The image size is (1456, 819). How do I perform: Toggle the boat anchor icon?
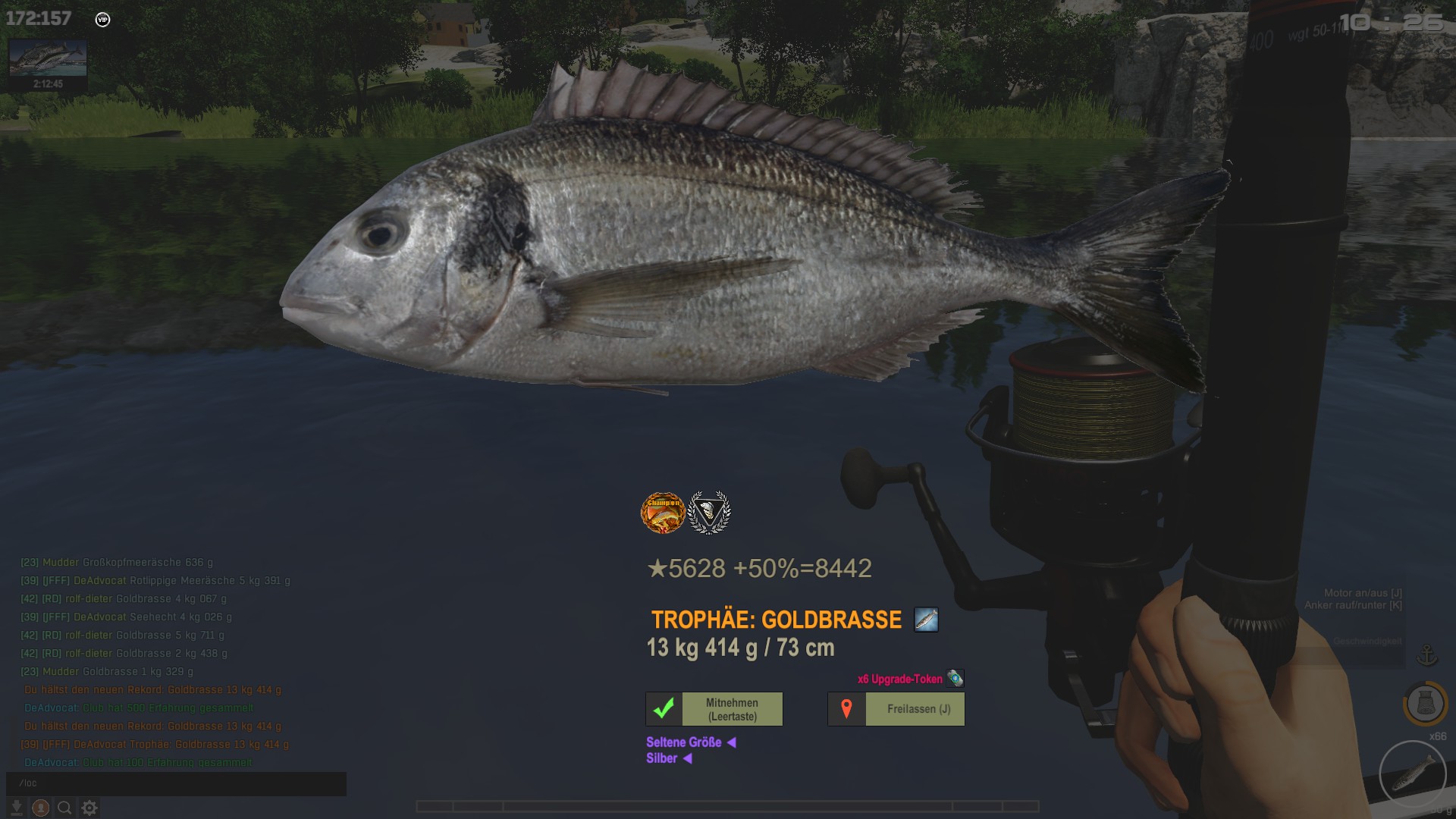(x=1427, y=655)
